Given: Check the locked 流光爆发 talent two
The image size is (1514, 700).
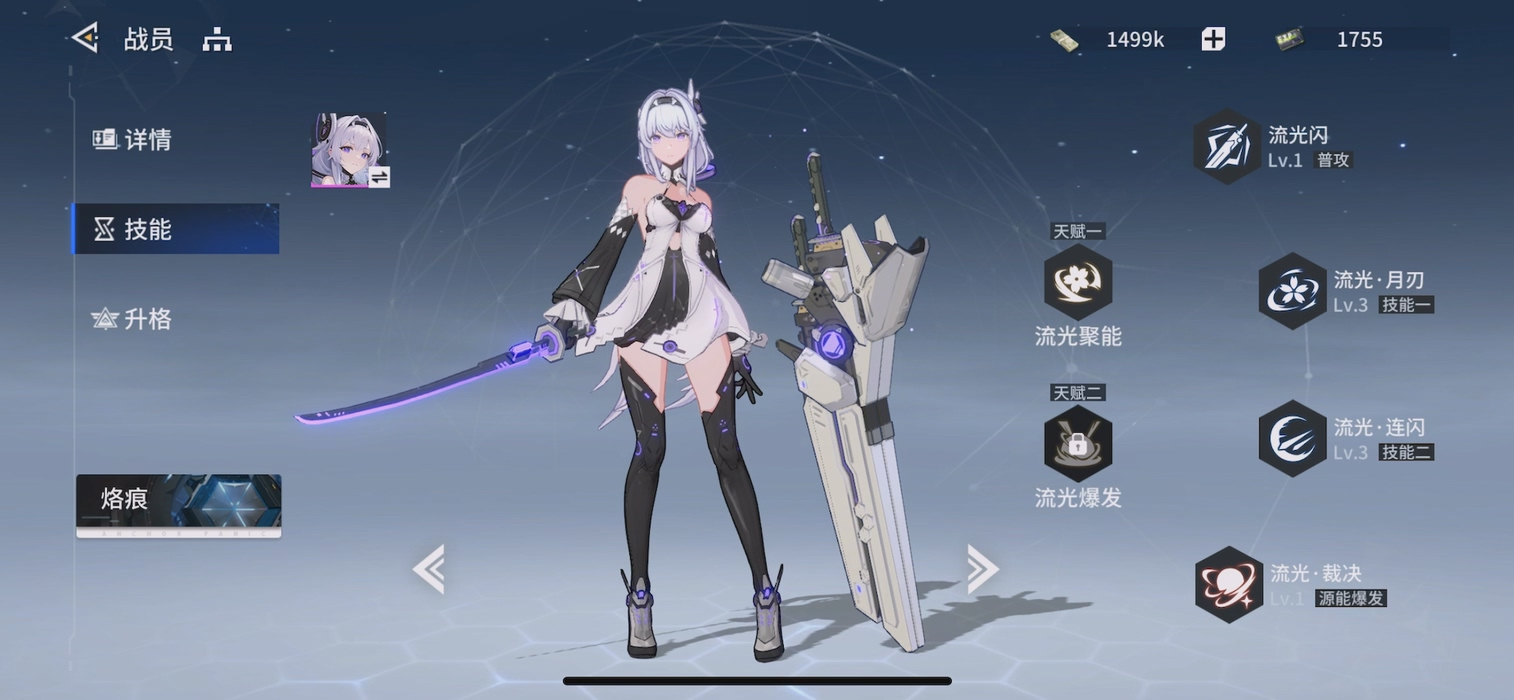Looking at the screenshot, I should (x=1078, y=444).
